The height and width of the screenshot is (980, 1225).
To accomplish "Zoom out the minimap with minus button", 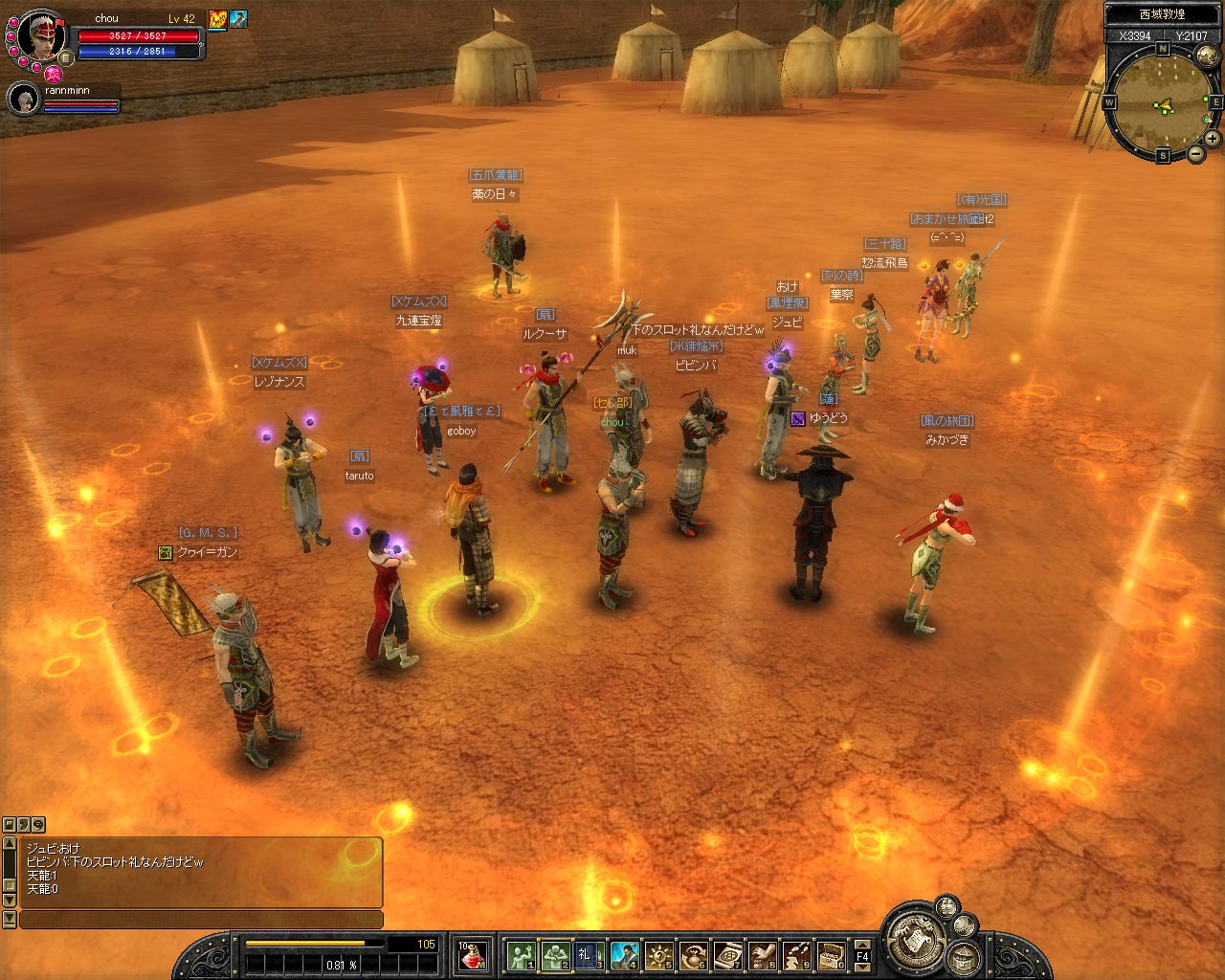I will click(x=1196, y=153).
